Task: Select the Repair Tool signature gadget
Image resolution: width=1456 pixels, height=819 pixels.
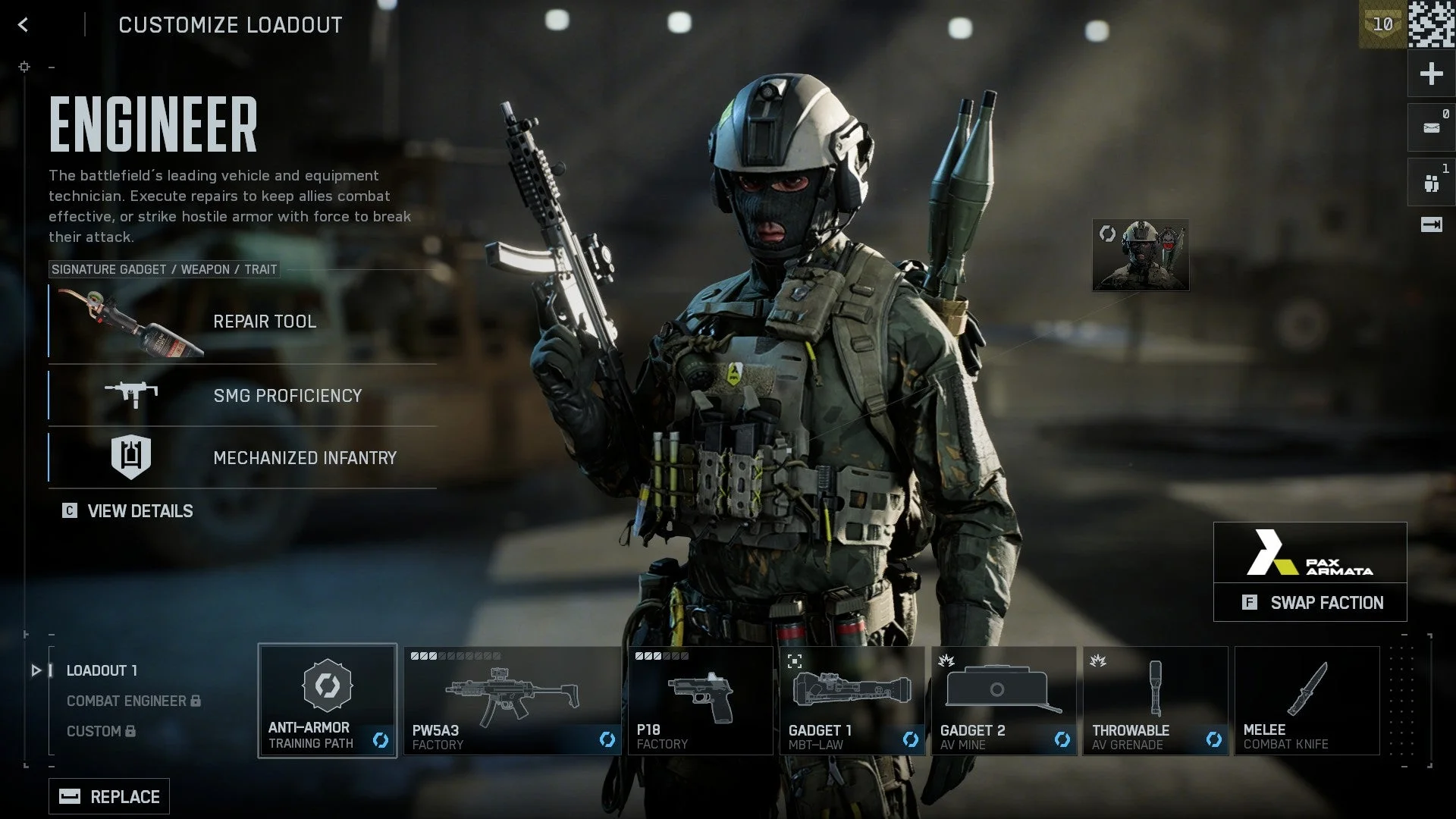Action: (x=243, y=322)
